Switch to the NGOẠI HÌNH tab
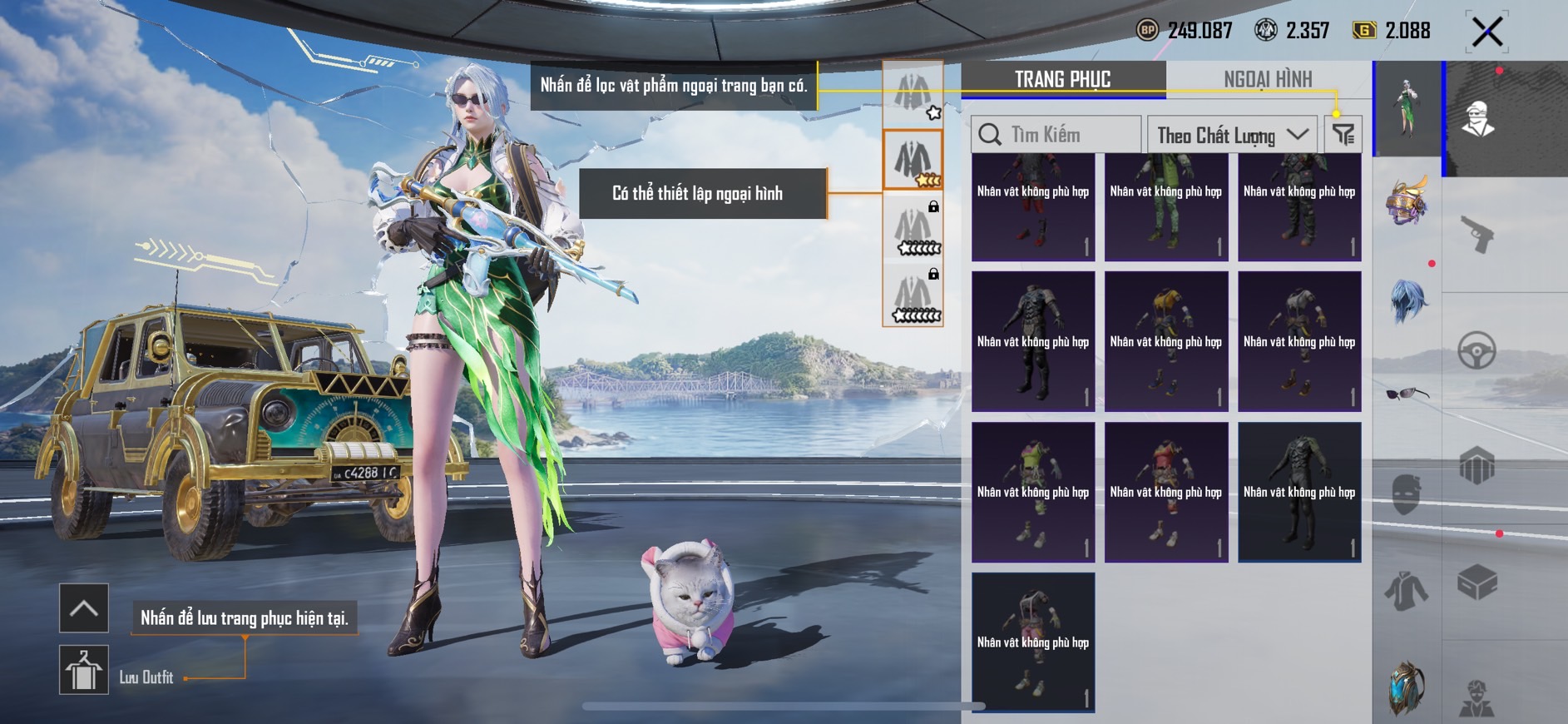Viewport: 1568px width, 724px height. point(1267,80)
